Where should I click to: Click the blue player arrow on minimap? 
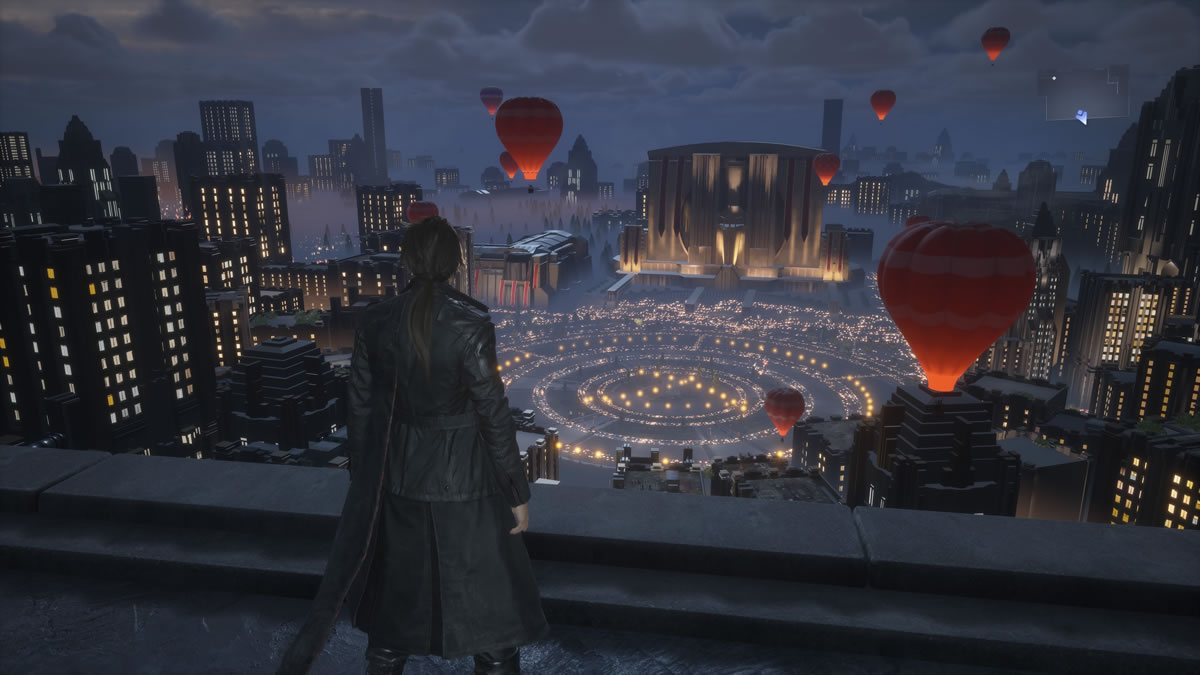[x=1082, y=116]
